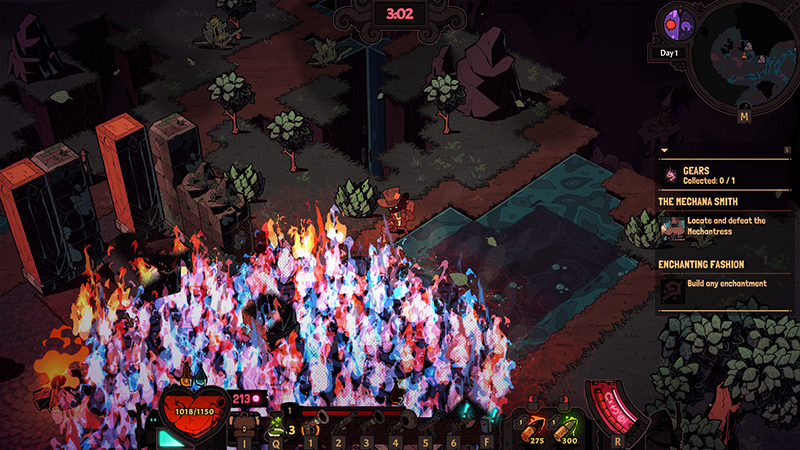
Task: Select the Gears collection objective
Action: [720, 174]
